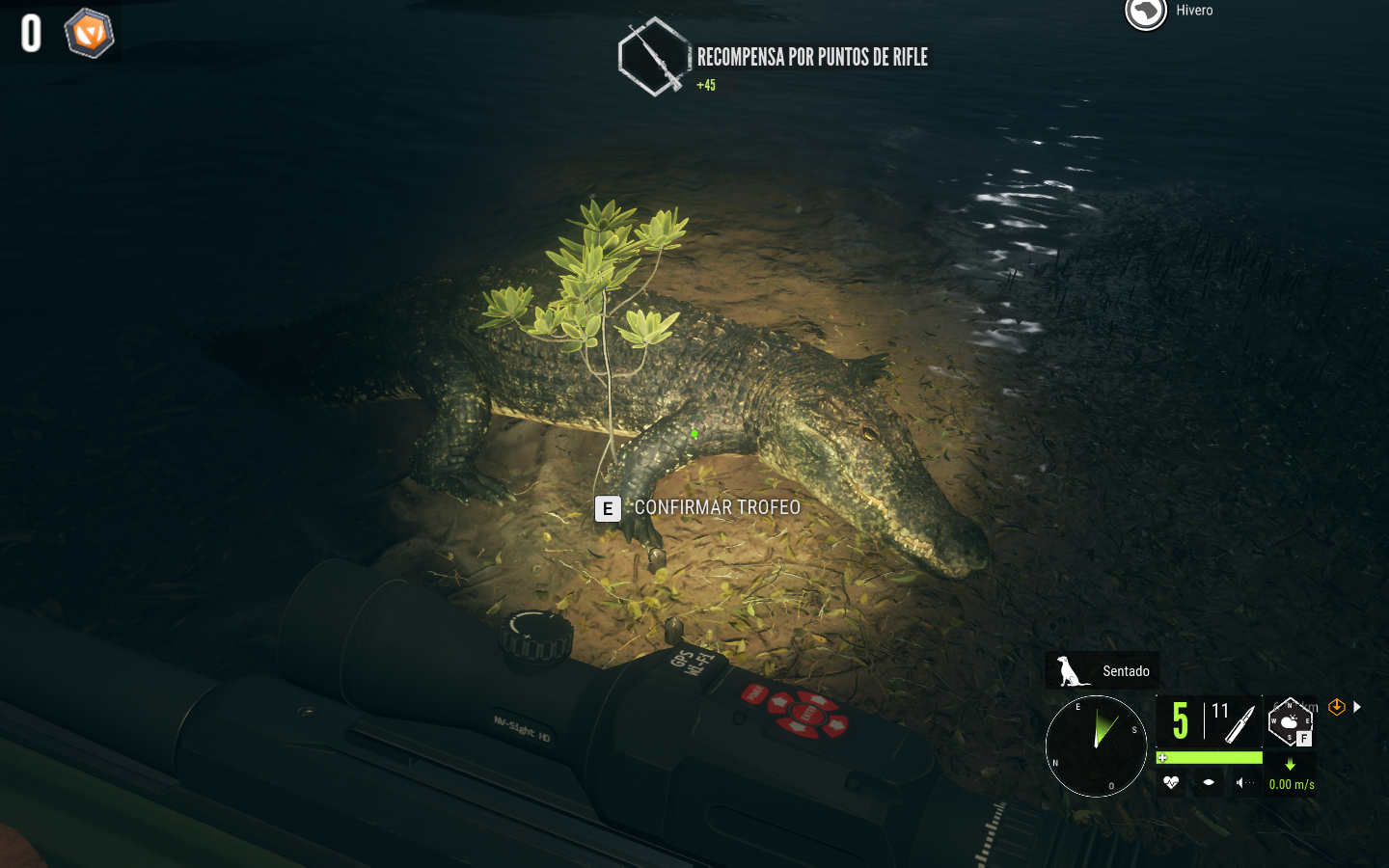The image size is (1389, 868).
Task: Click the orange hexagon badge icon
Action: pos(89,34)
